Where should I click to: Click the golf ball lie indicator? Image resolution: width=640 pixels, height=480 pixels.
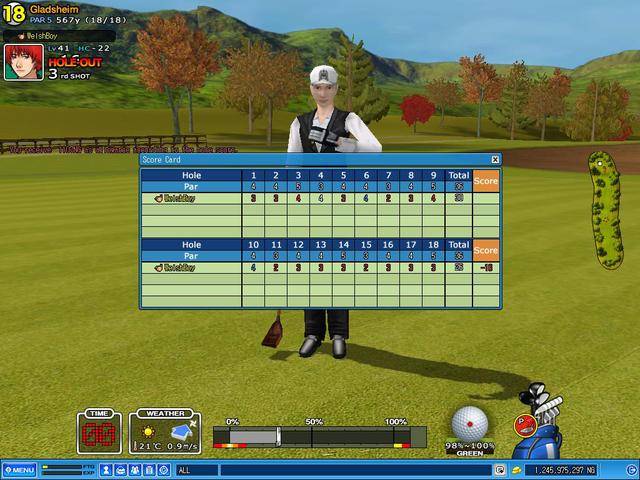pos(472,423)
